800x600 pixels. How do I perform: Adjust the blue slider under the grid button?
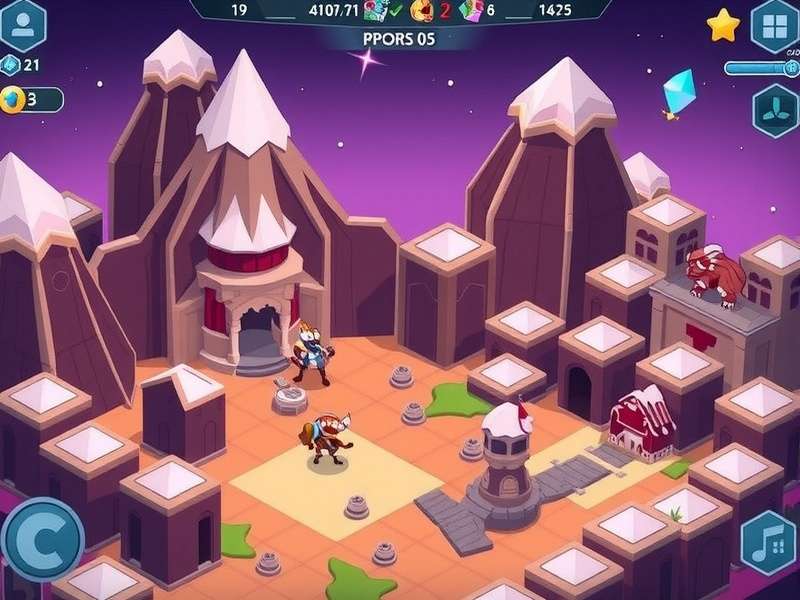point(760,68)
